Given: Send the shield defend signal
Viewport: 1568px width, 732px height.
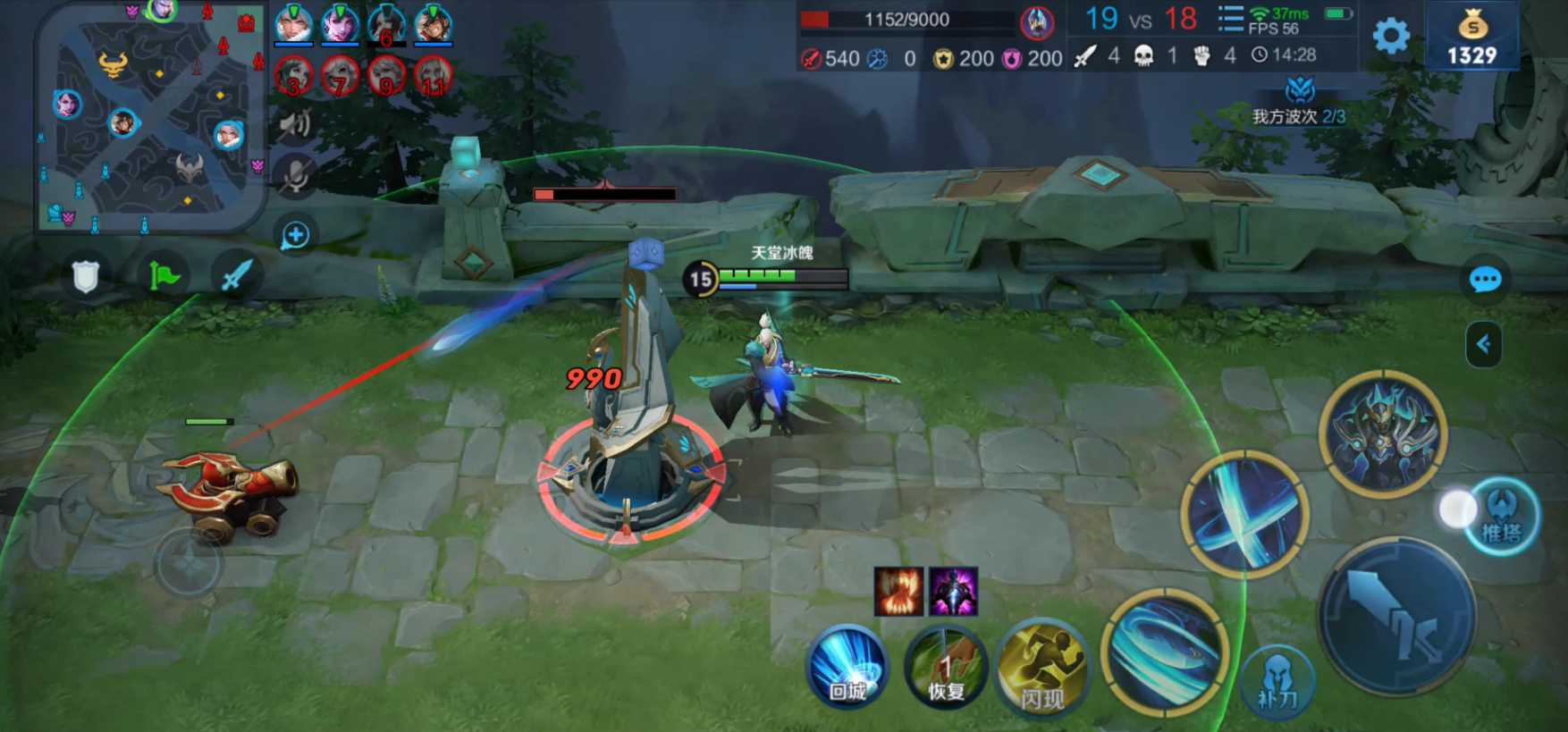Looking at the screenshot, I should (85, 277).
